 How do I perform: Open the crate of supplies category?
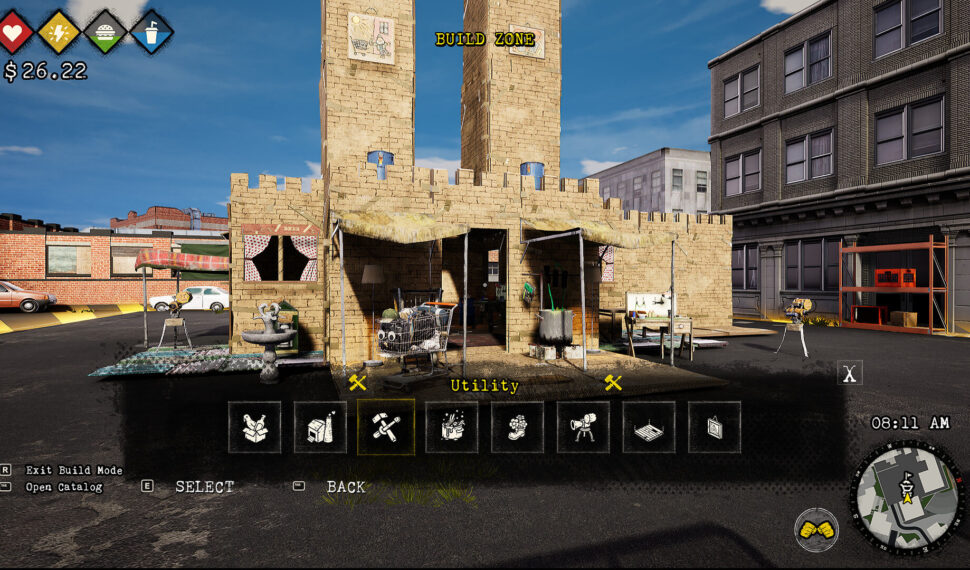[451, 427]
